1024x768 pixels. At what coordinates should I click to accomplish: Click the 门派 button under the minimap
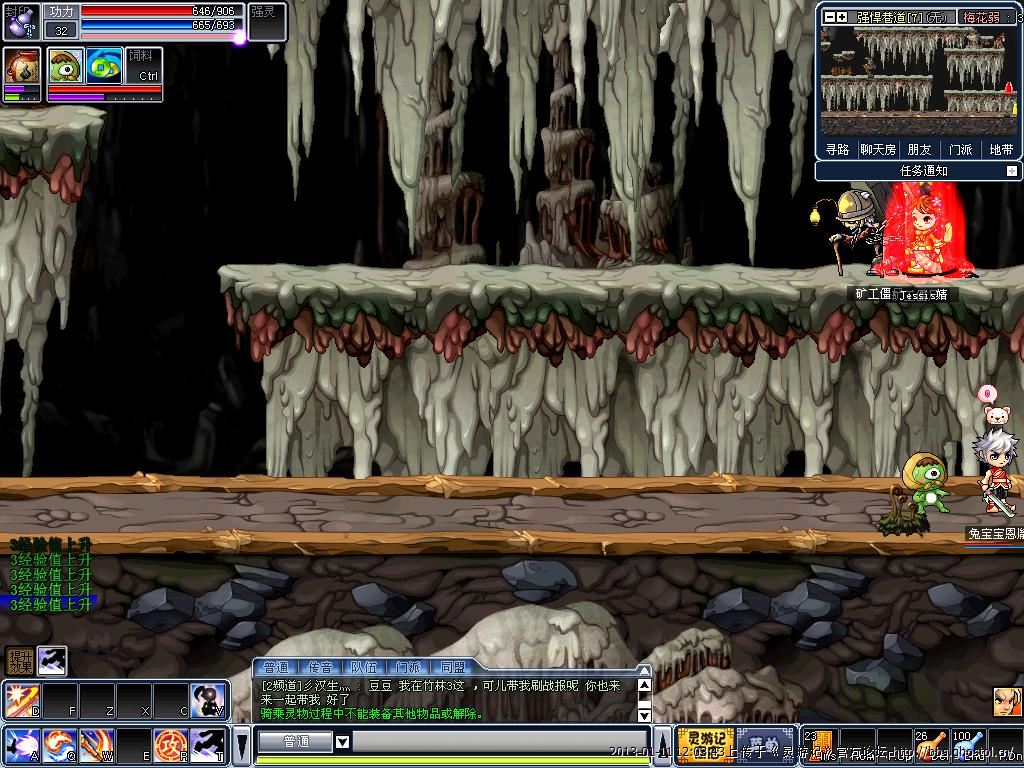click(960, 150)
